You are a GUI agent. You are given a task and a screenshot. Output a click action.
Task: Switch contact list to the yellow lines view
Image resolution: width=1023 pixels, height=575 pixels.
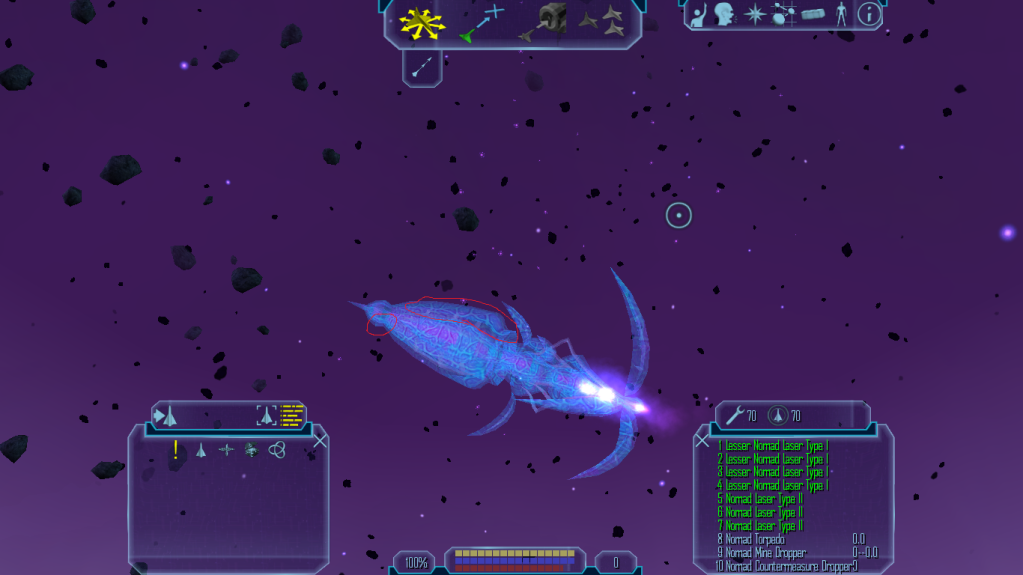(x=292, y=414)
